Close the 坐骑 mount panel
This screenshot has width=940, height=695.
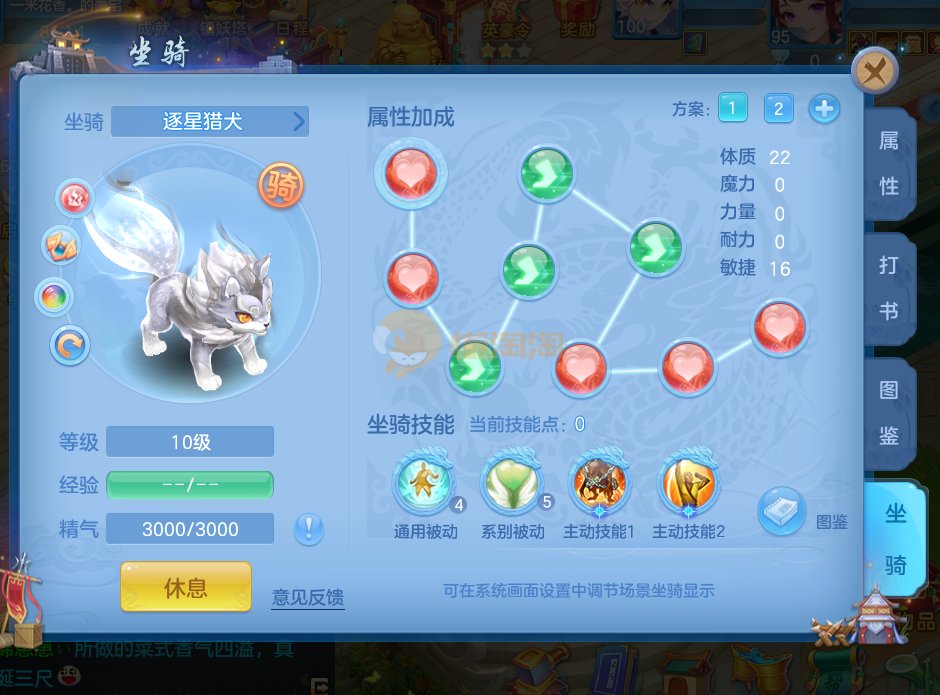pyautogui.click(x=875, y=72)
